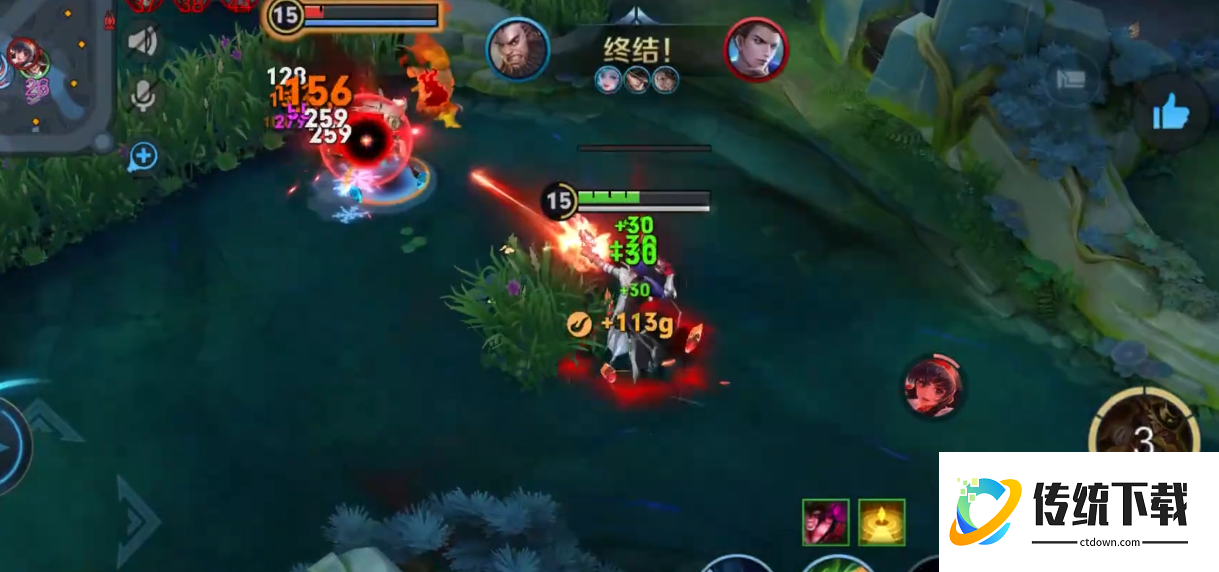This screenshot has height=572, width=1219.
Task: Click the red-ringed slain hero portrait
Action: pyautogui.click(x=756, y=50)
